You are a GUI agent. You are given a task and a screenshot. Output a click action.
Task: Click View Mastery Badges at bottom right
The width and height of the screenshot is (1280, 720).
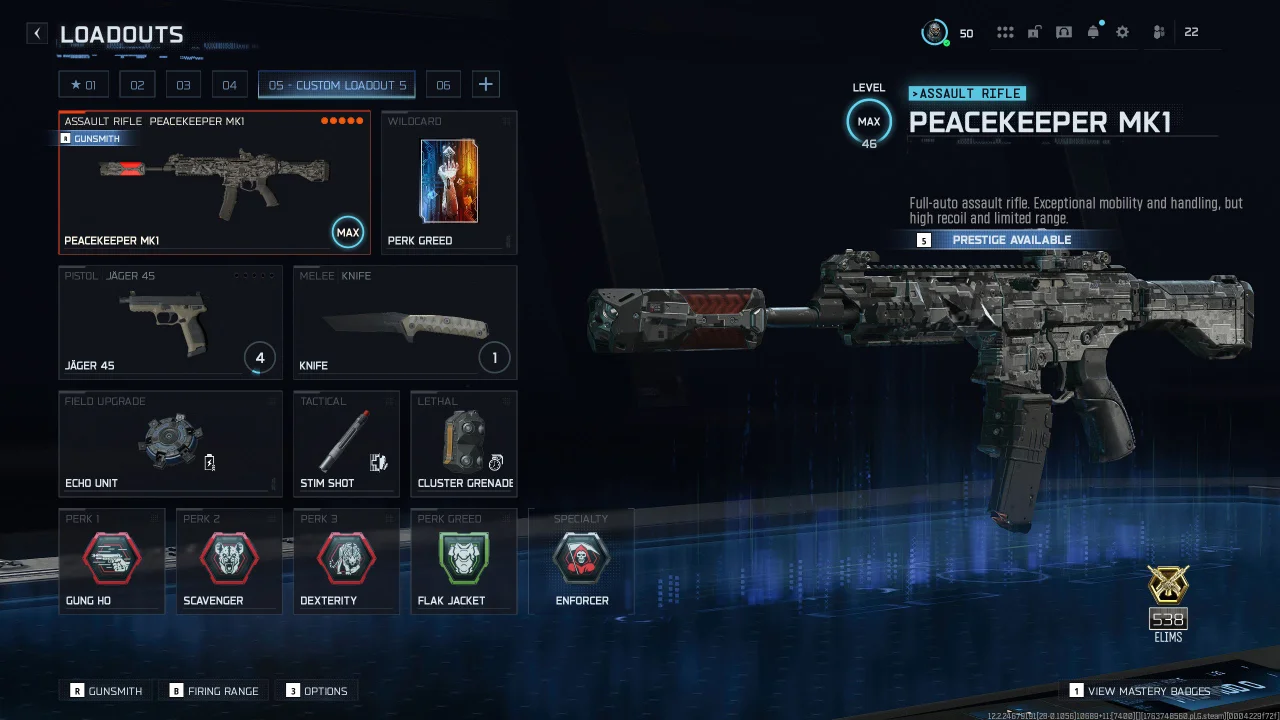[1138, 690]
